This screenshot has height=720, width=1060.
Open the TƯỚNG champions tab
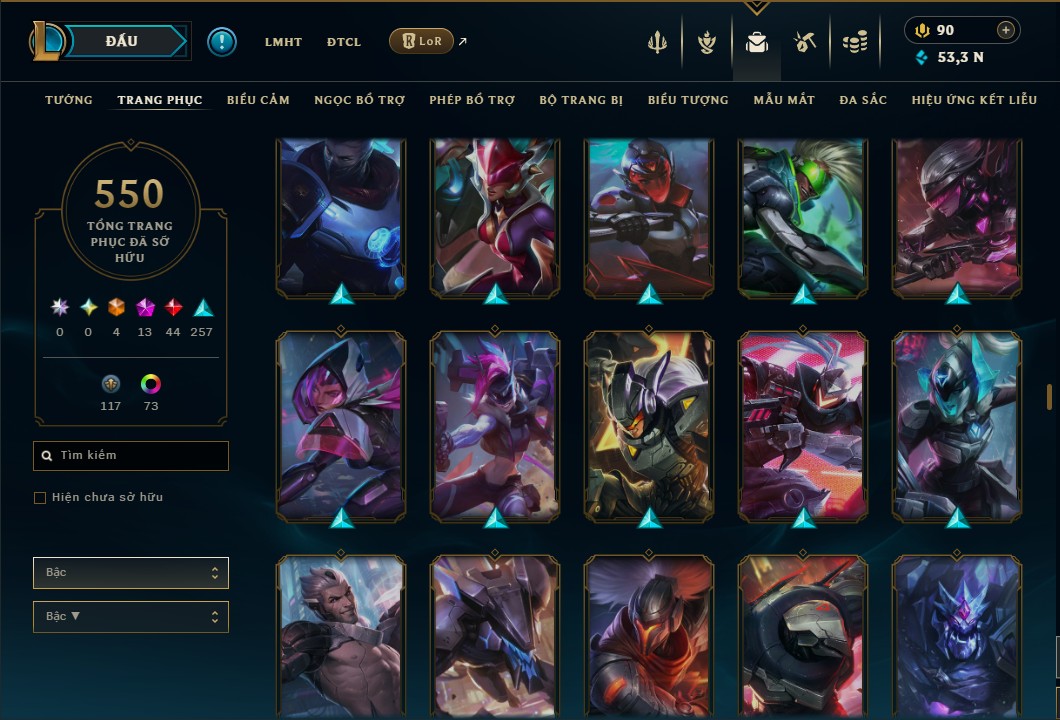69,100
